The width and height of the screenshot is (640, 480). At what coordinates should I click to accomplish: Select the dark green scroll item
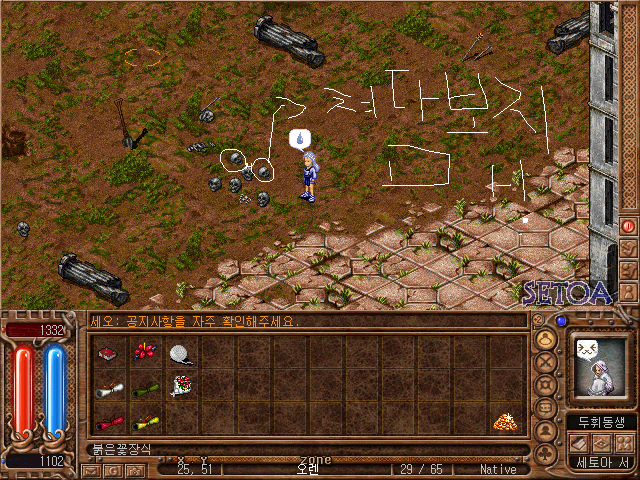[x=147, y=388]
